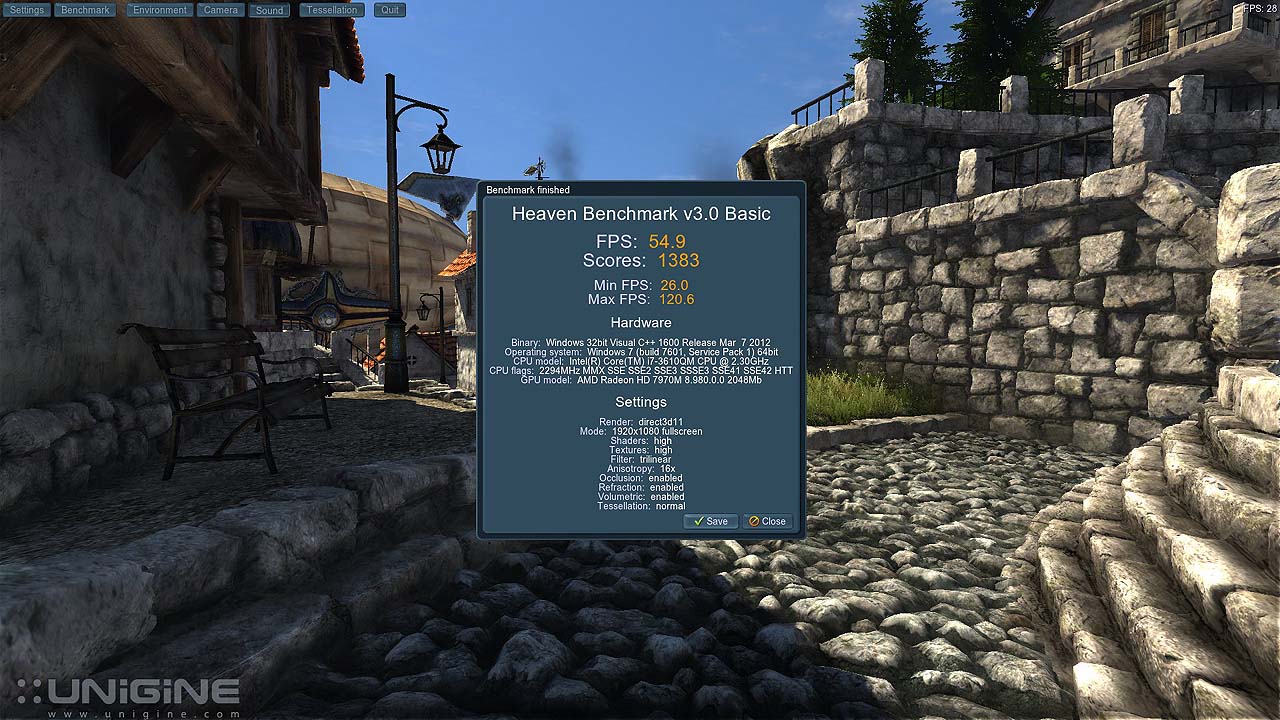Image resolution: width=1280 pixels, height=720 pixels.
Task: Open the Settings menu
Action: click(27, 10)
